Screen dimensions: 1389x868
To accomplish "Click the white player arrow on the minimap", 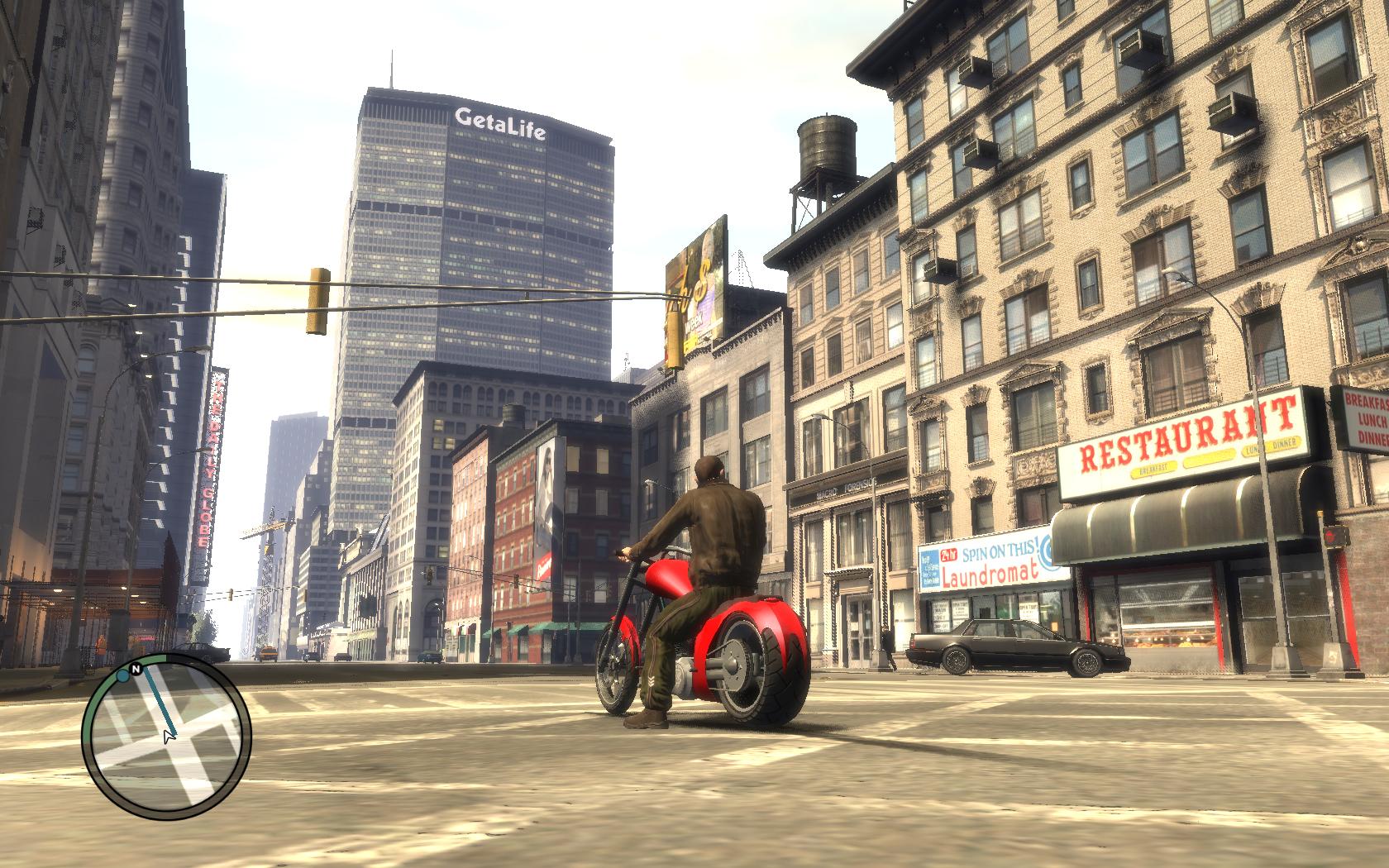I will pyautogui.click(x=169, y=735).
